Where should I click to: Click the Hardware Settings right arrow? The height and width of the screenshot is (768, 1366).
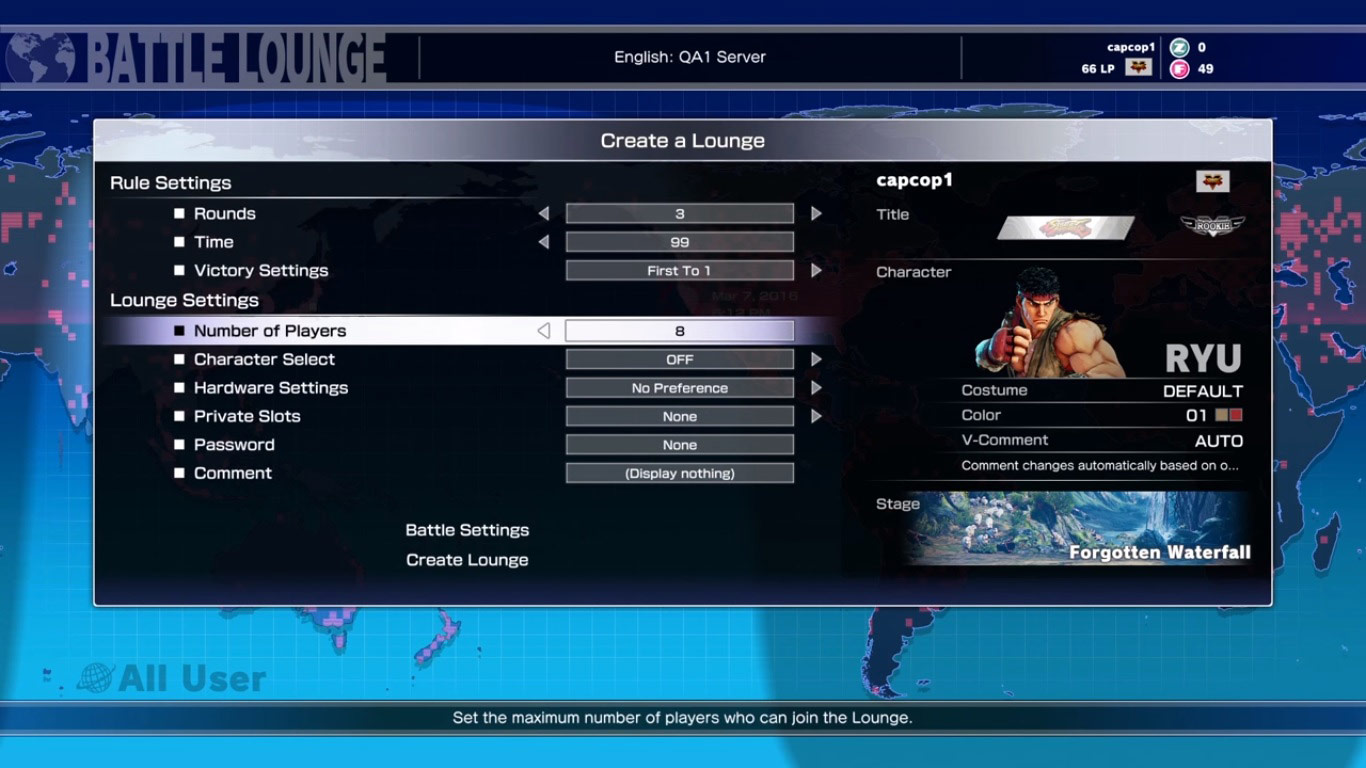pos(816,388)
